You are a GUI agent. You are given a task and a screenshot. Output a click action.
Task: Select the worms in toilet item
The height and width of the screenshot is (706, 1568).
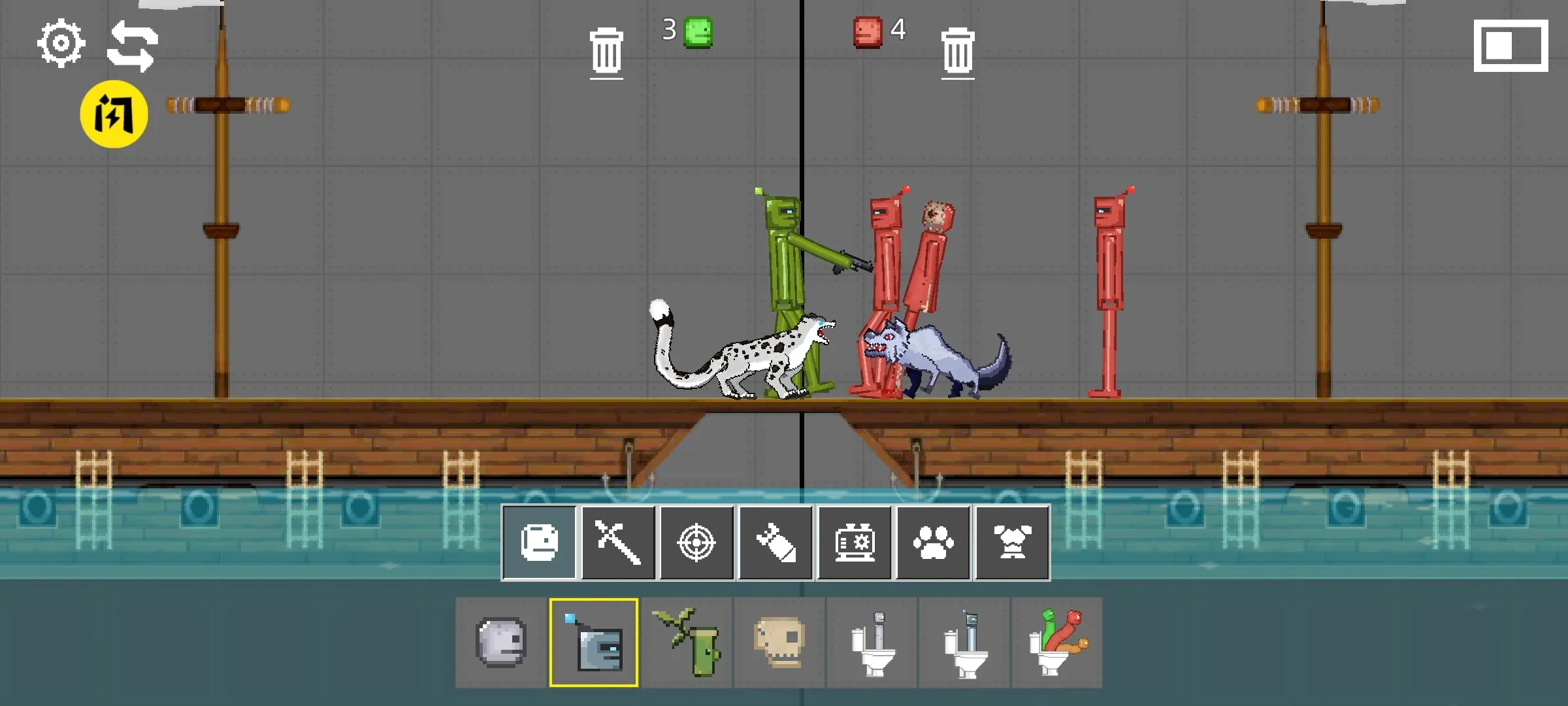tap(1058, 643)
